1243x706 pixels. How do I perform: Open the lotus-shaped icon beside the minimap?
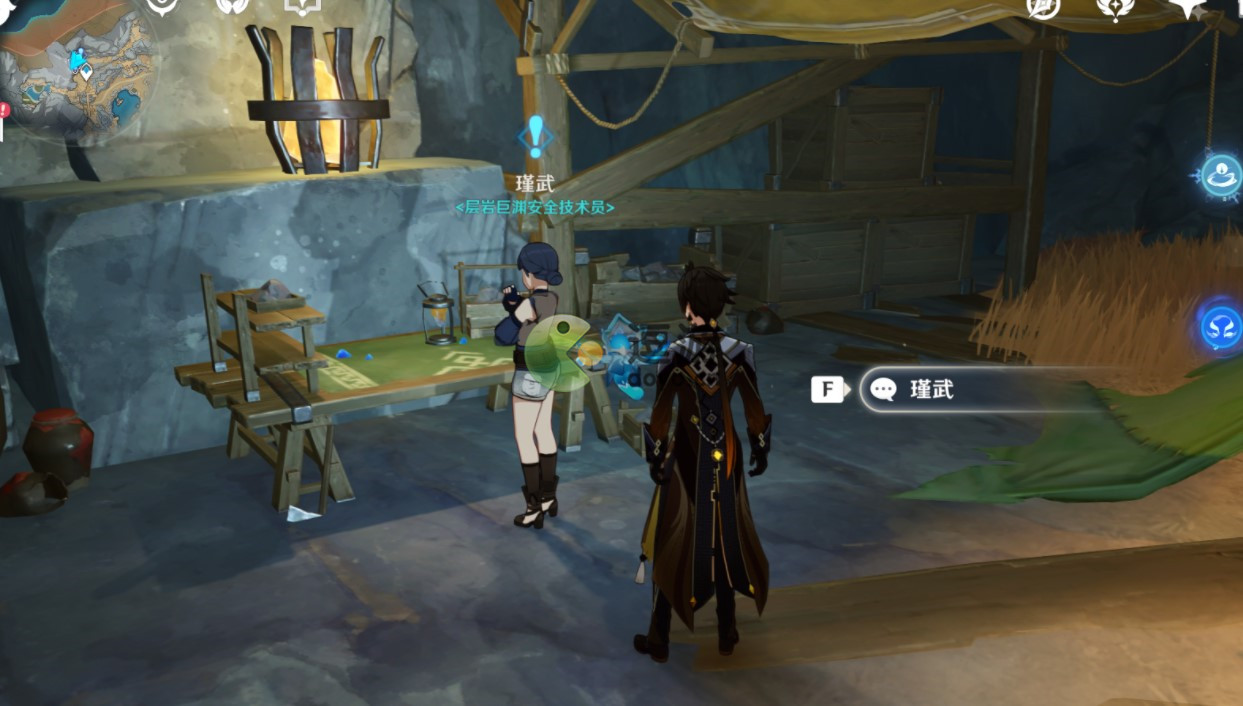tap(232, 7)
